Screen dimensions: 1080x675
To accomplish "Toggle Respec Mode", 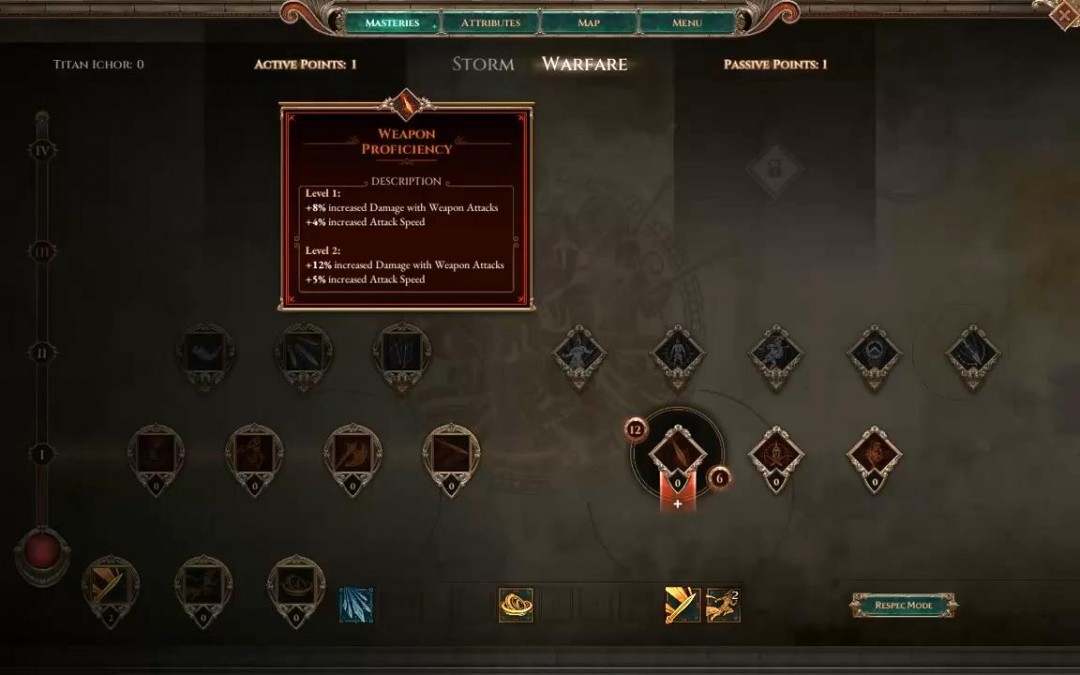I will click(x=904, y=605).
